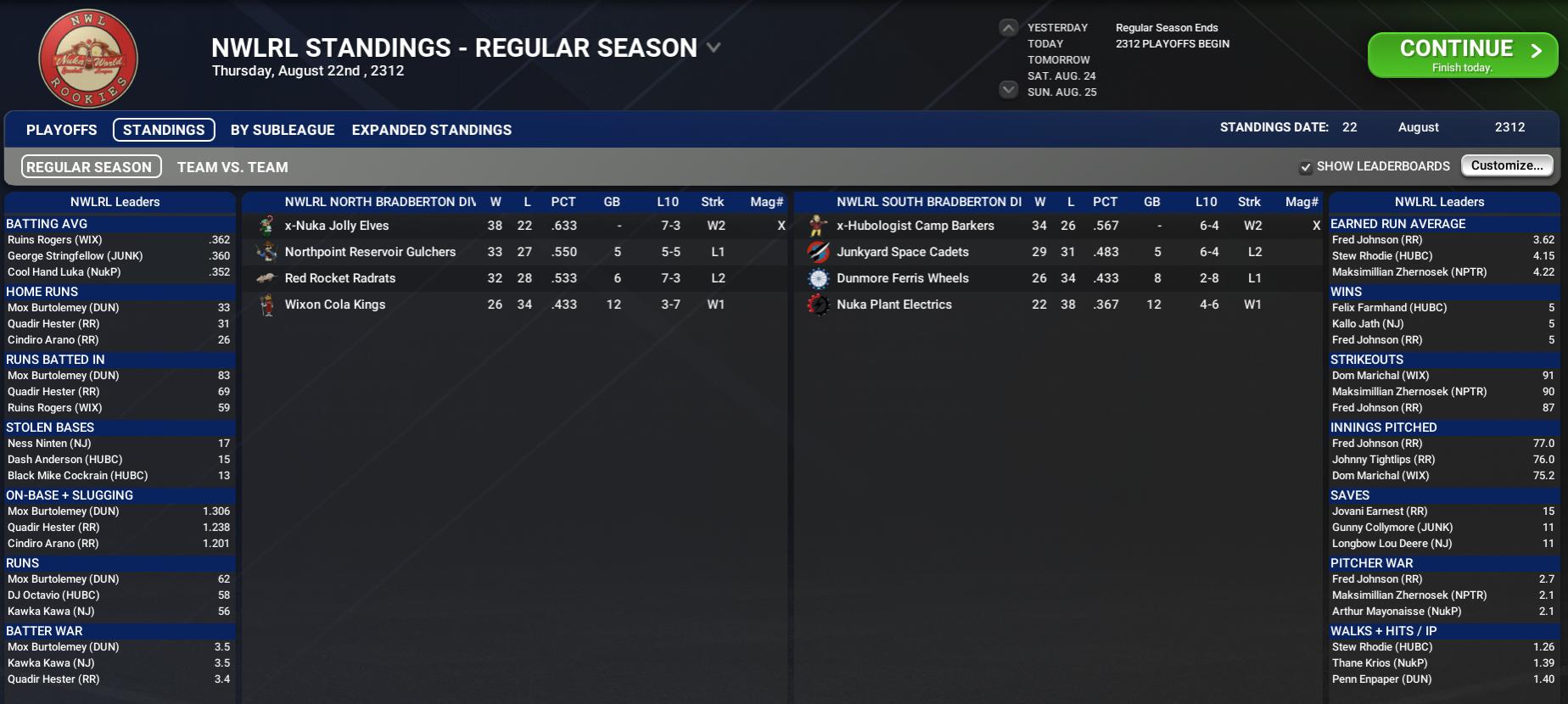The image size is (1568, 704).
Task: Click the NWL Rookies league logo
Action: (88, 59)
